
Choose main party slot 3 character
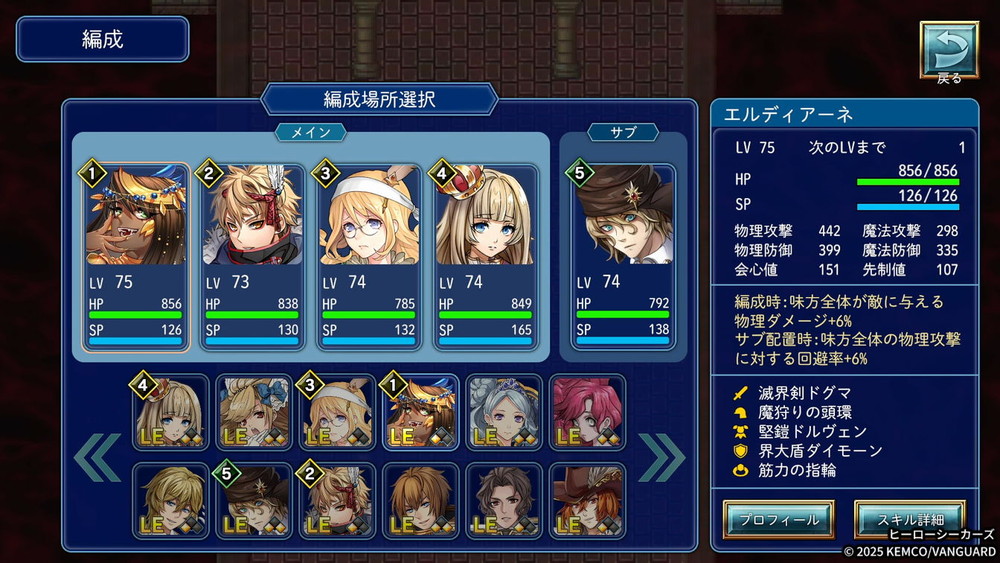coord(368,257)
